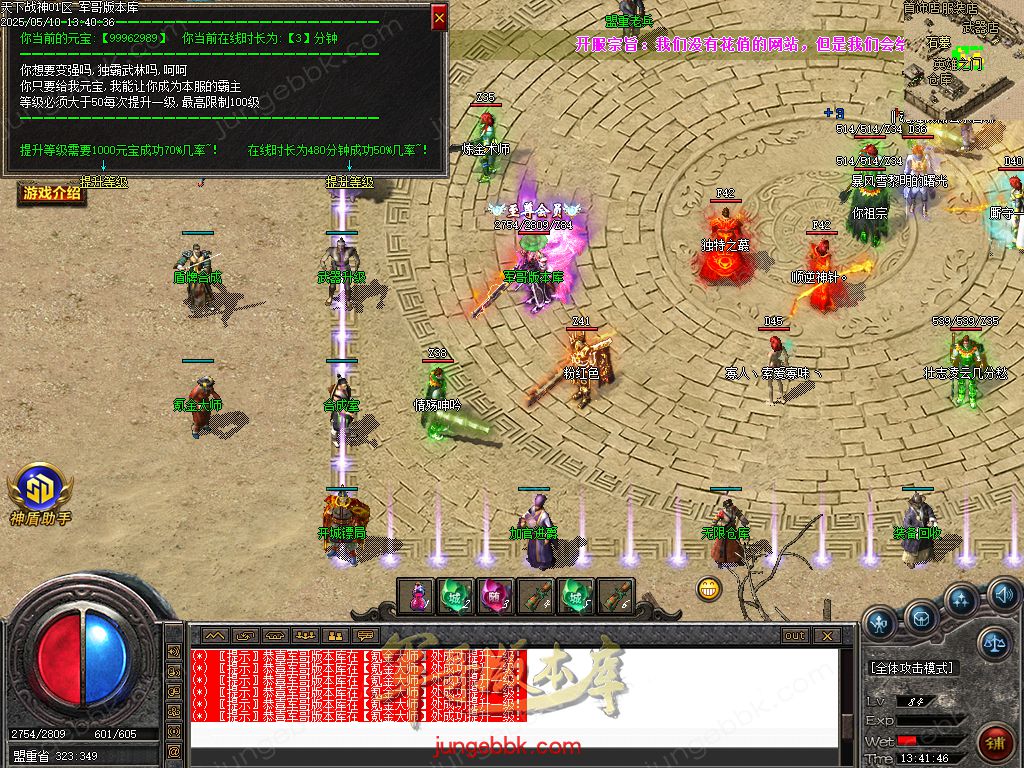Open the bag inventory round button
Image resolution: width=1024 pixels, height=768 pixels.
click(x=921, y=615)
